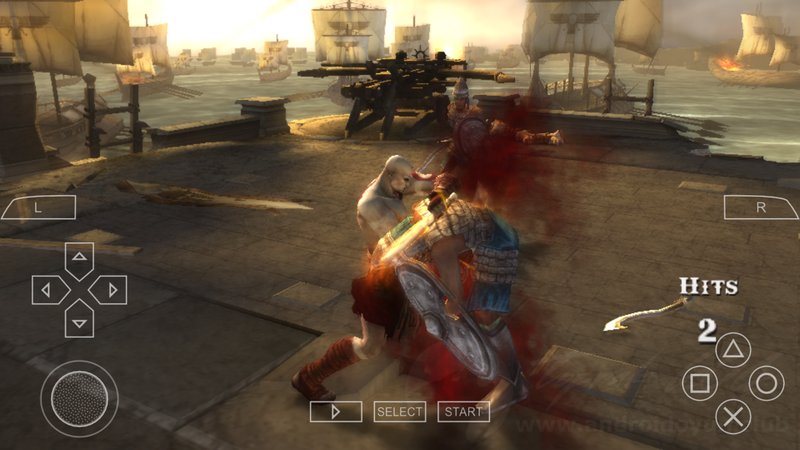Click the D-pad right arrow
This screenshot has height=450, width=800.
pos(109,290)
